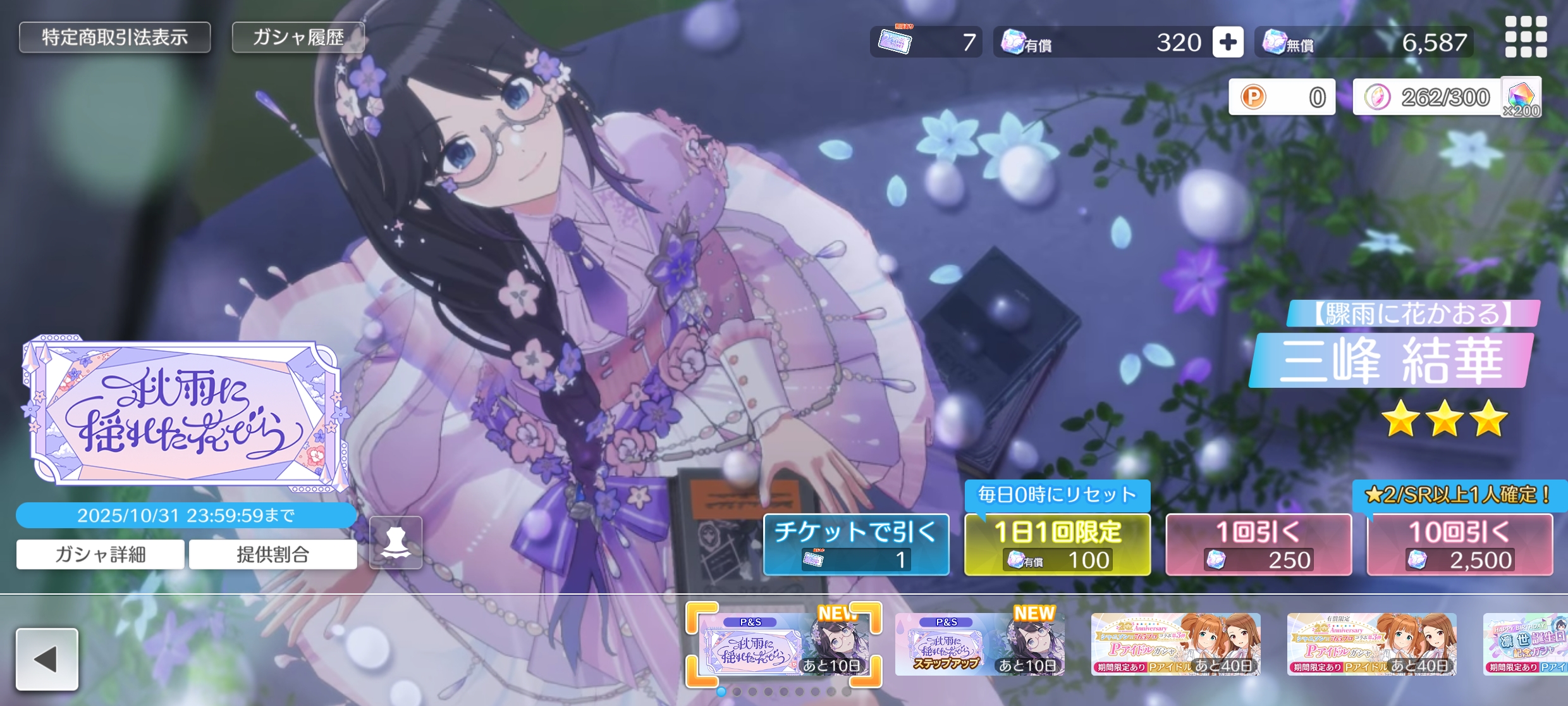This screenshot has height=706, width=1568.
Task: Select the highlighted 秋雨に揺れた花びら banner thumbnail
Action: tap(783, 644)
